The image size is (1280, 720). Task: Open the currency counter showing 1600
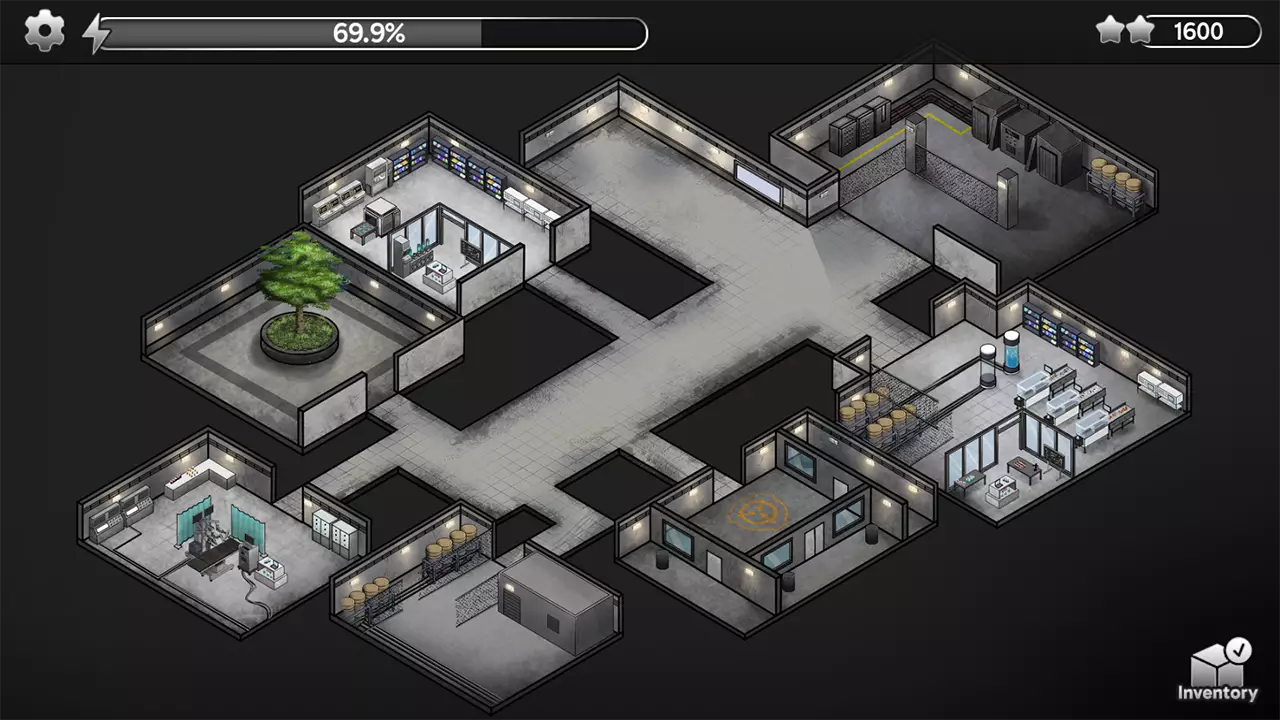pyautogui.click(x=1199, y=30)
